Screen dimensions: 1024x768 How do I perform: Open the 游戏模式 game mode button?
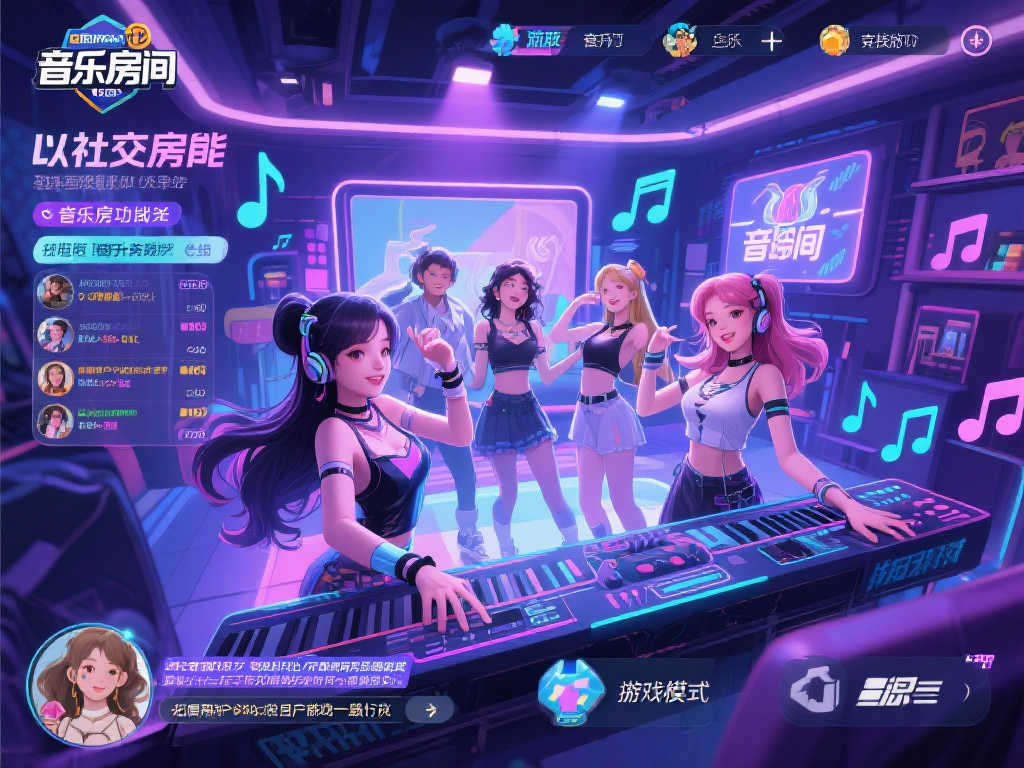click(x=626, y=691)
